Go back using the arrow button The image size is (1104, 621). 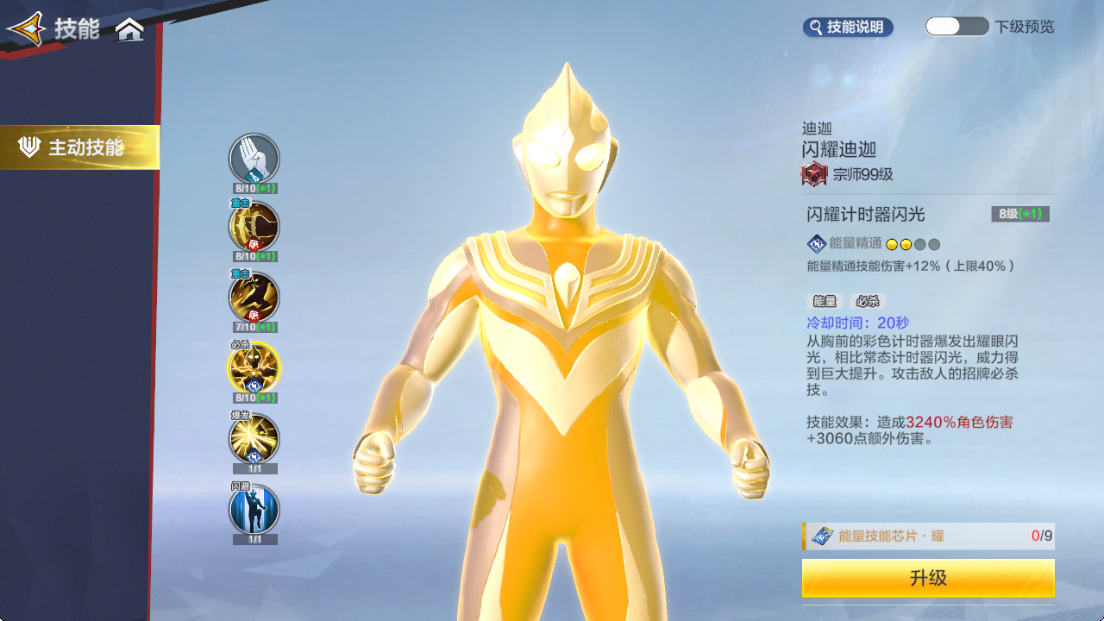(x=26, y=29)
